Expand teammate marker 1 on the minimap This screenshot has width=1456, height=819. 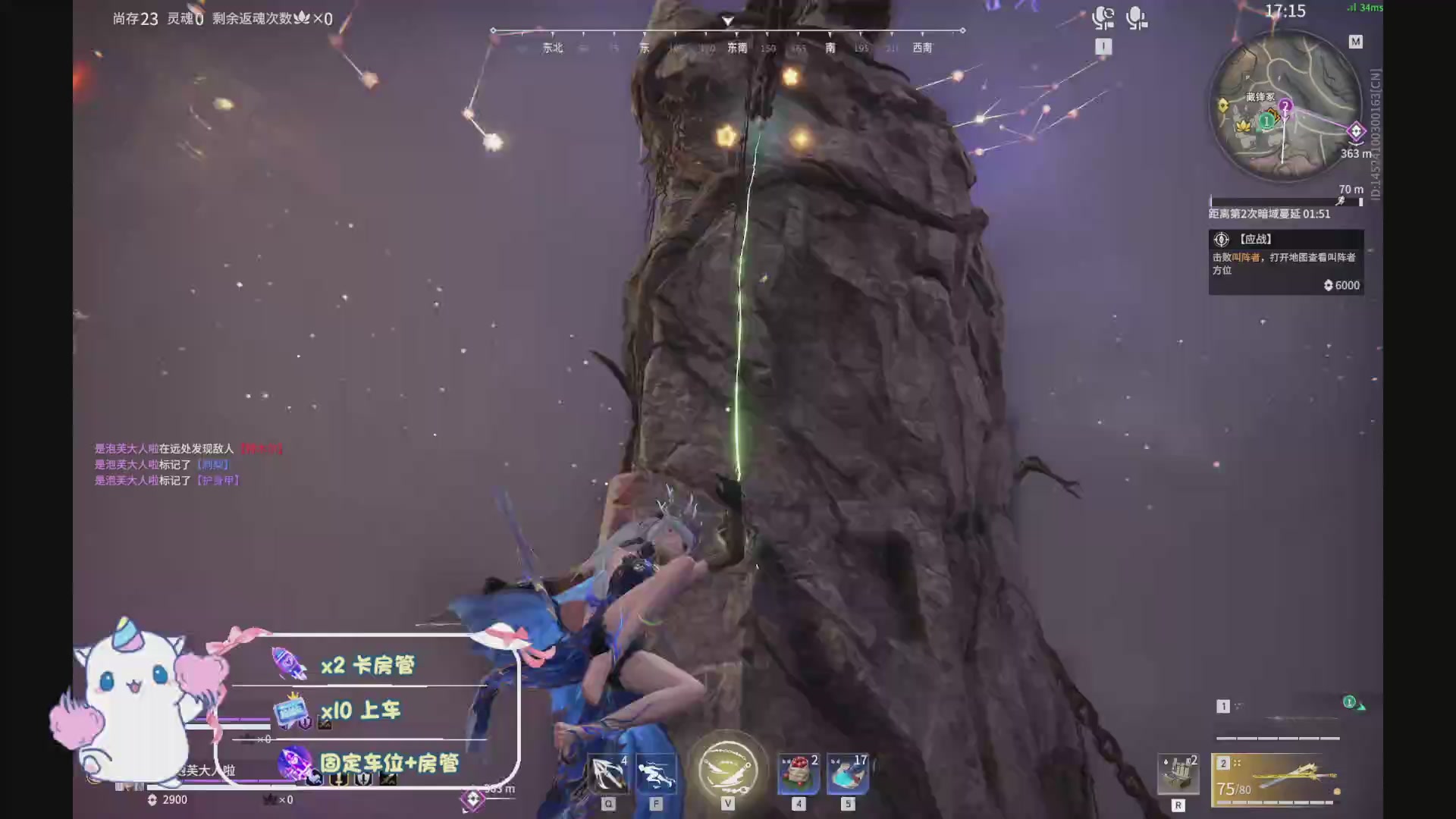coord(1266,120)
